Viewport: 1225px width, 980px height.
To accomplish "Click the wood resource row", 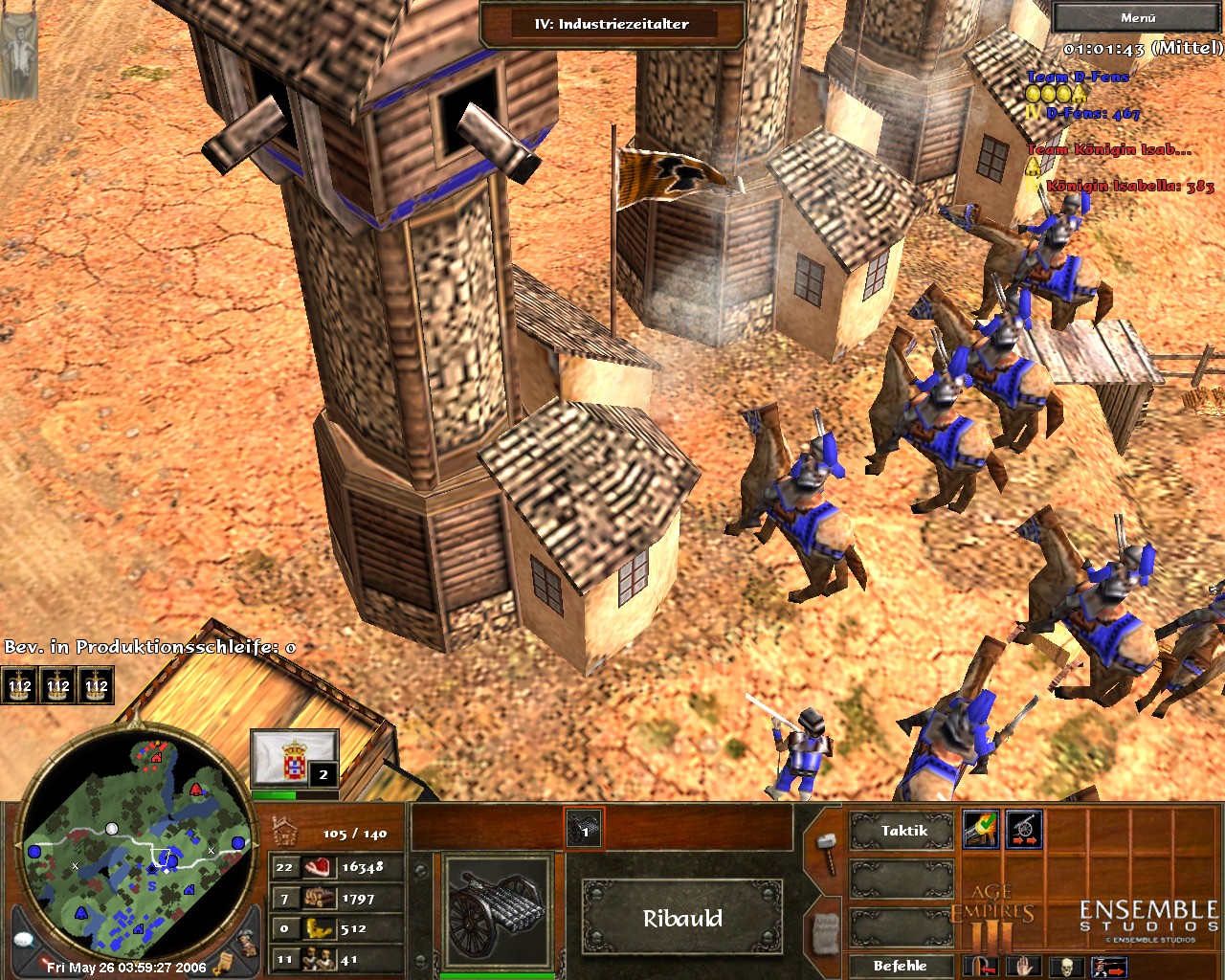I will 337,899.
